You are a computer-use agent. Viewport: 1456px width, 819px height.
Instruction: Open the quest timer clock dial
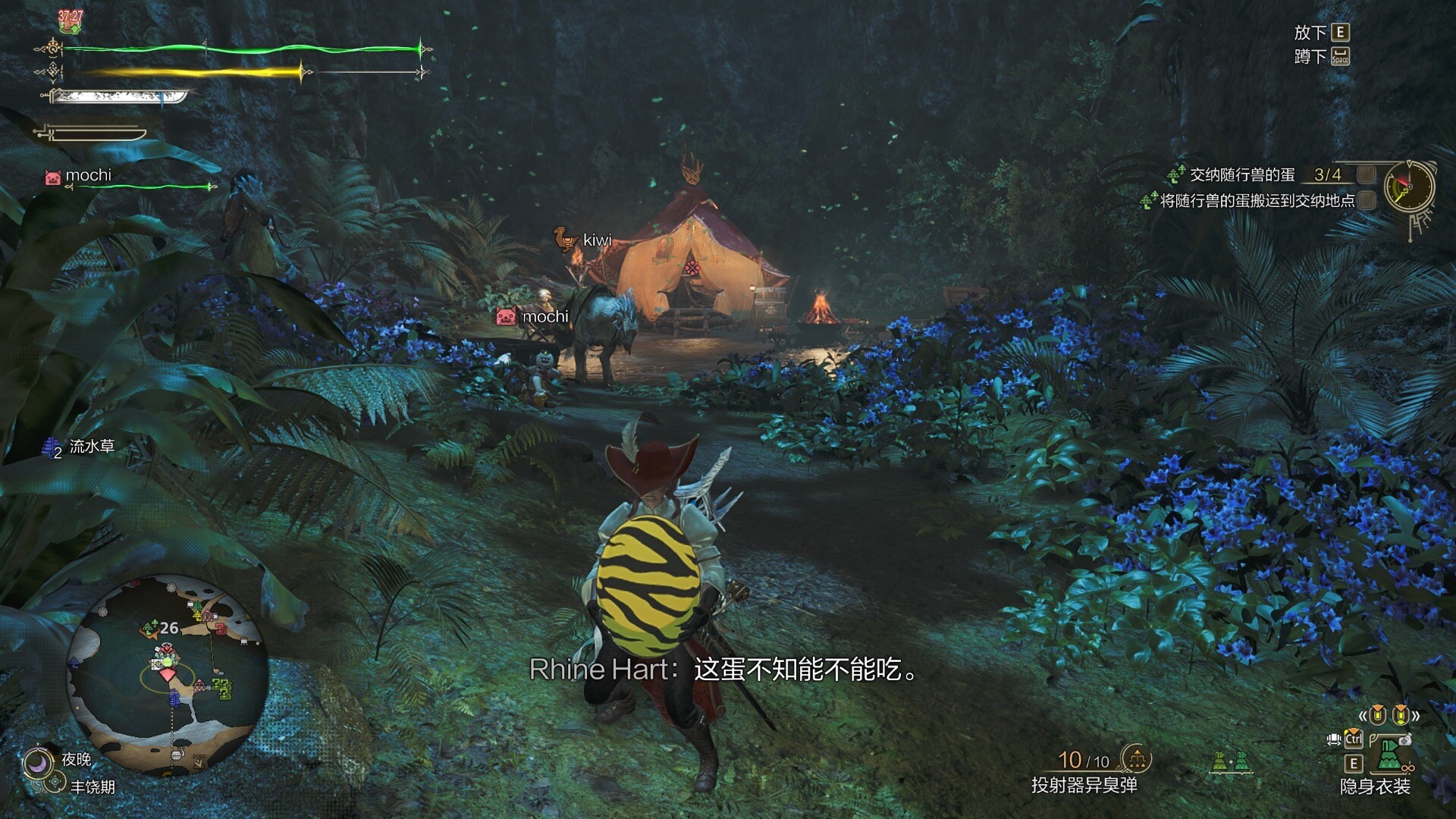tap(1409, 187)
